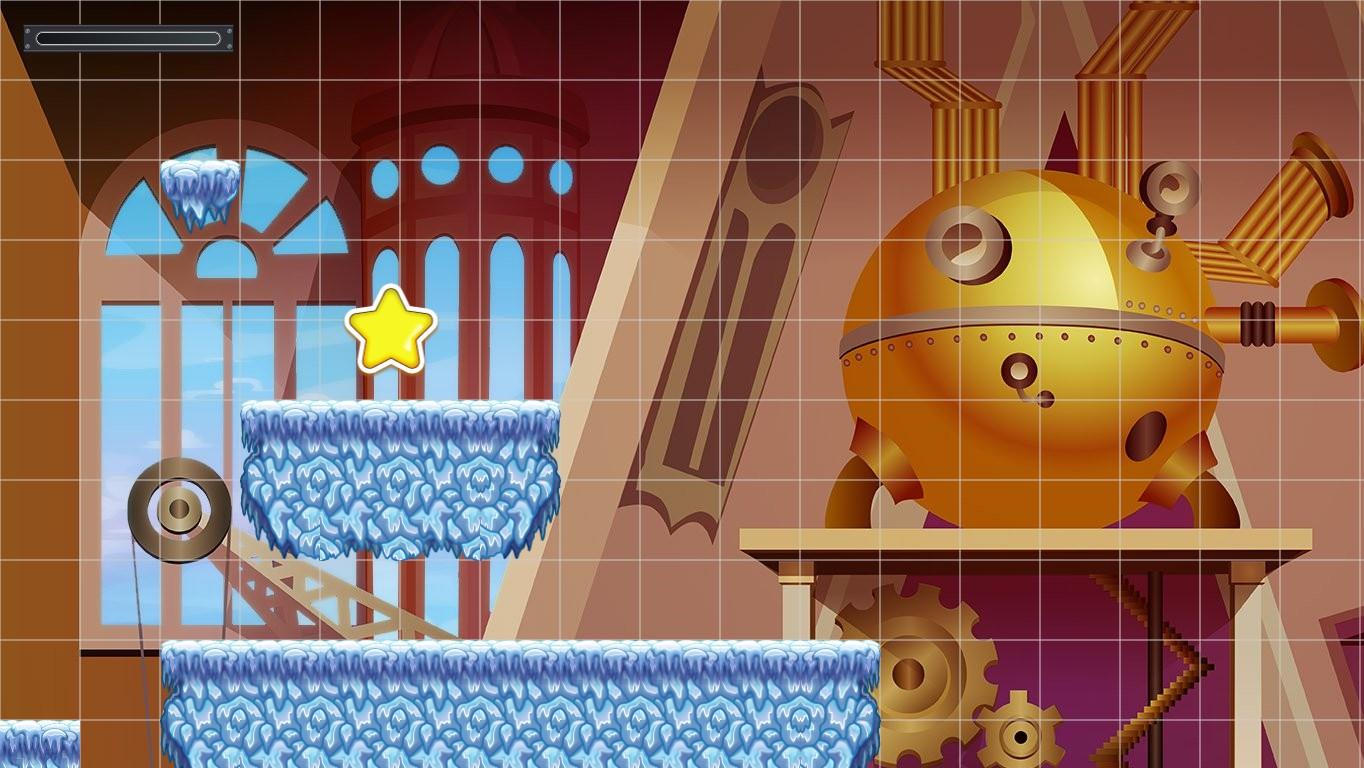Click the progress bar at top left

coord(127,37)
